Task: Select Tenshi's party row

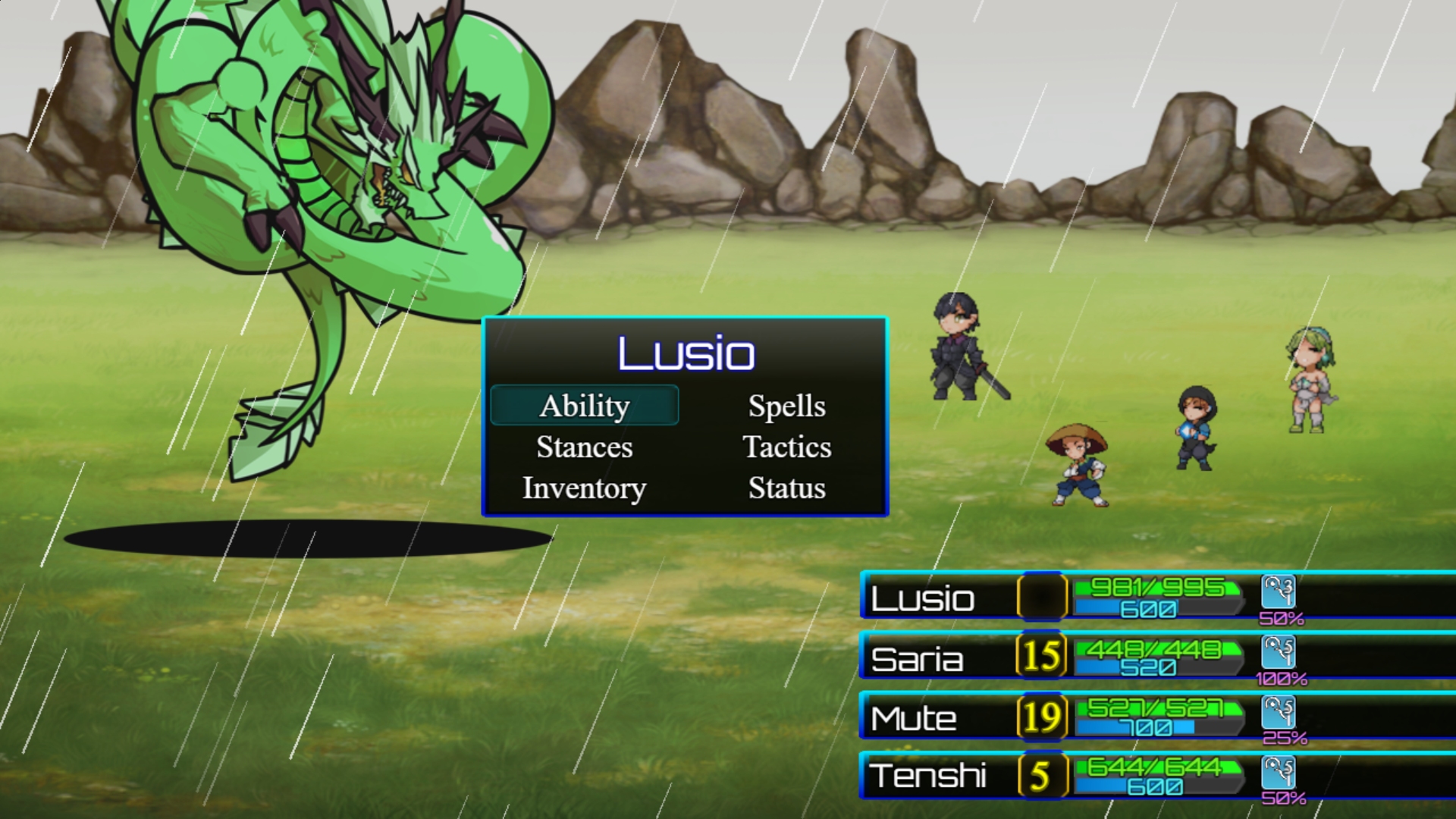Action: 927,776
